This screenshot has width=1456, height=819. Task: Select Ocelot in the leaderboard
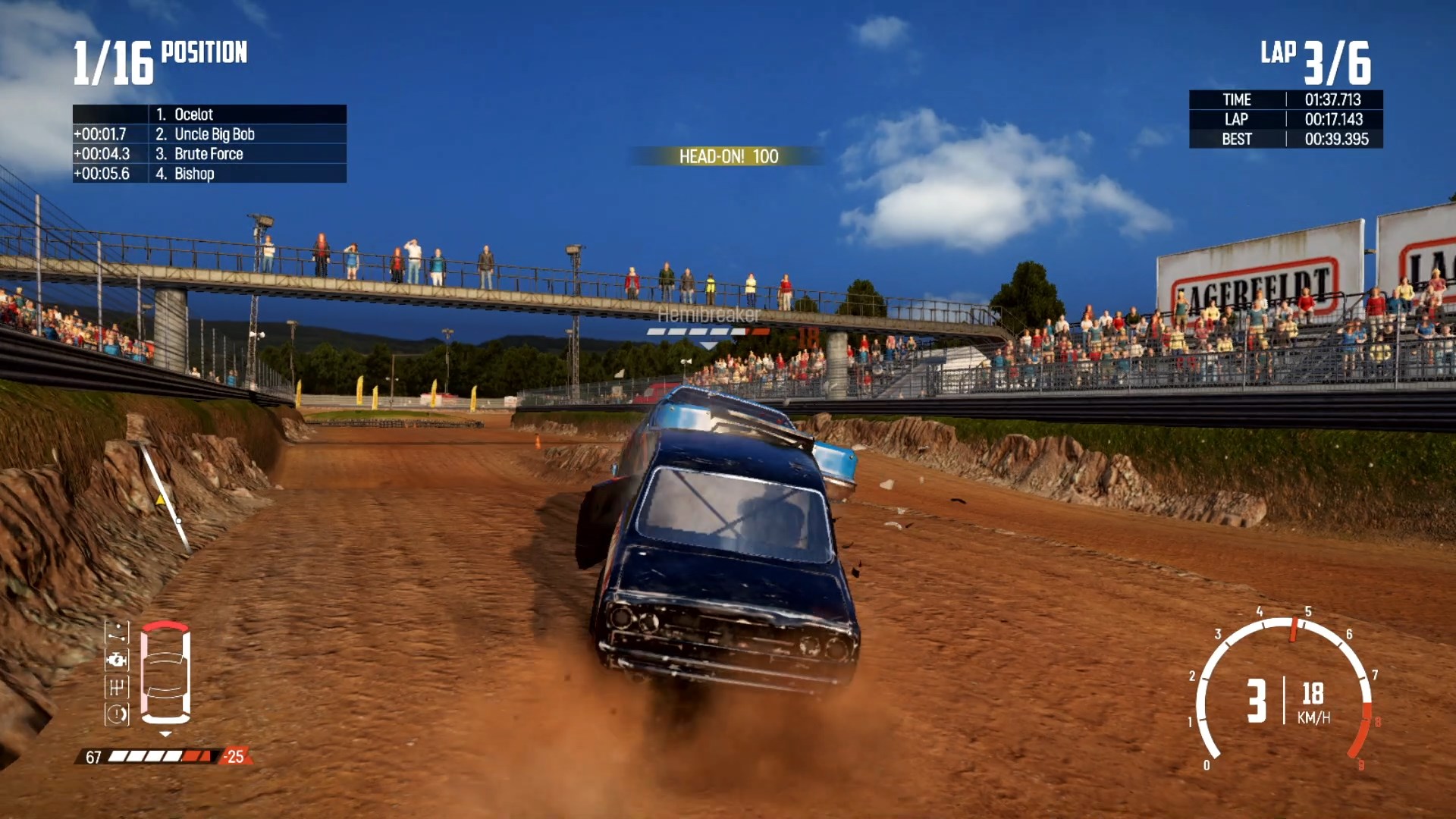(194, 115)
